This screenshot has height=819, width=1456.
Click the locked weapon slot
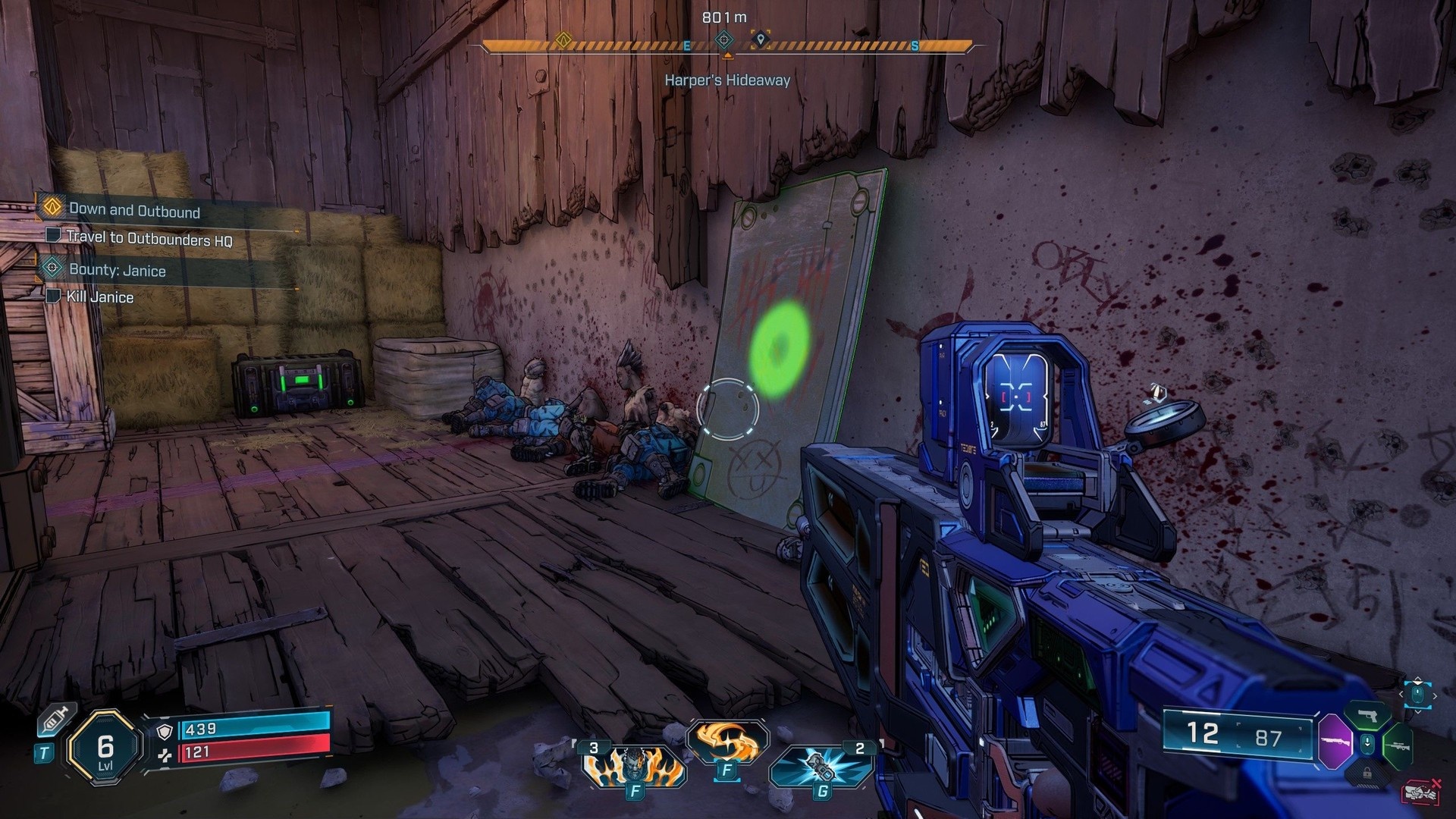coord(1367,772)
